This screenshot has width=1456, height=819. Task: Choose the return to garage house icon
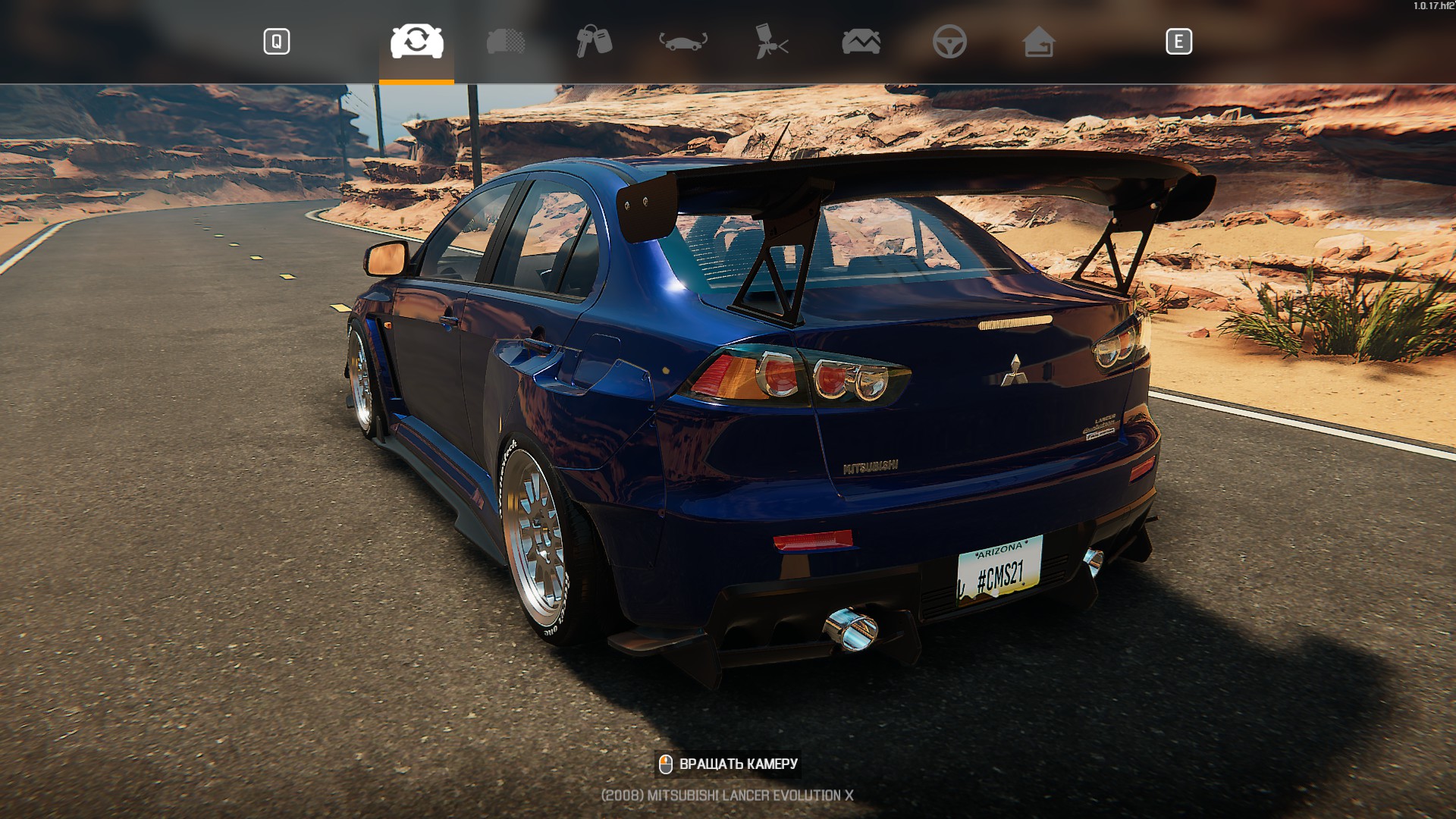point(1038,42)
